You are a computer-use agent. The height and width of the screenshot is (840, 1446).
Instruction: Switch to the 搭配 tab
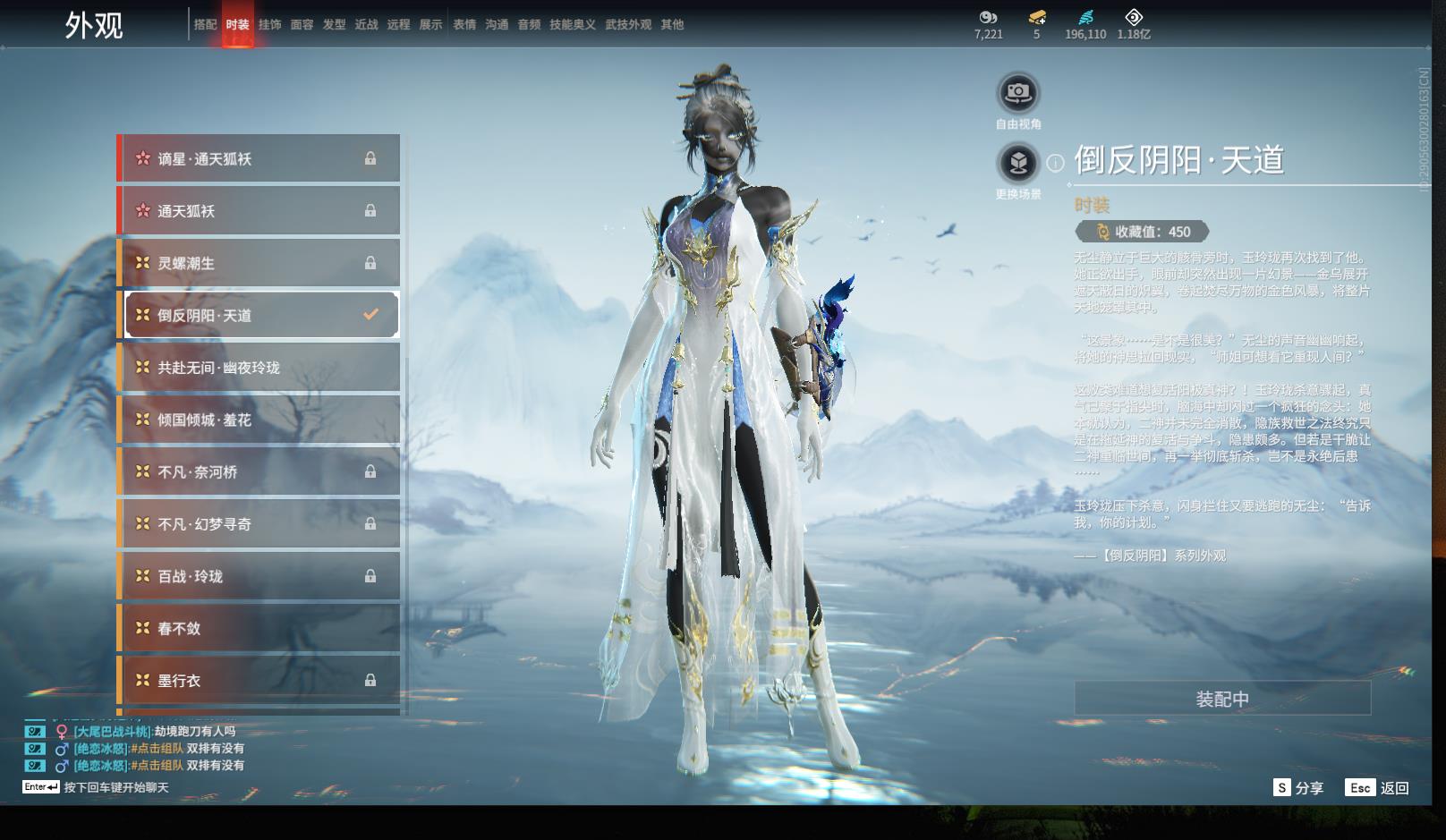[205, 25]
